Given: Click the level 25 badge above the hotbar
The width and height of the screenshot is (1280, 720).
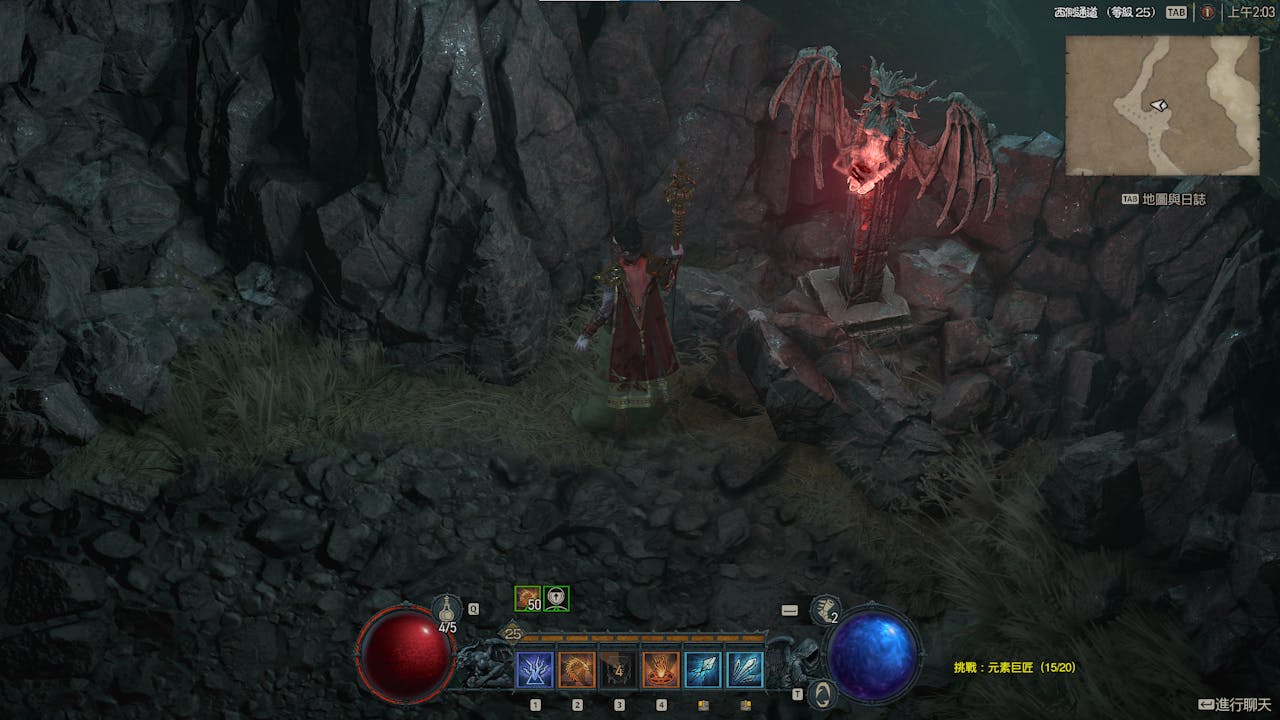Looking at the screenshot, I should [513, 633].
